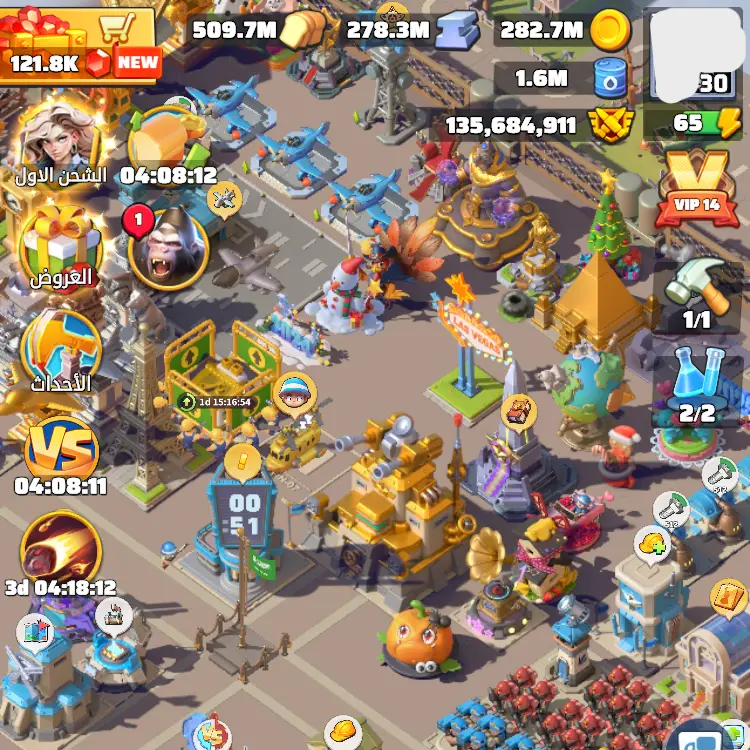750x750 pixels.
Task: Tap the oil can resource counter
Action: point(570,77)
